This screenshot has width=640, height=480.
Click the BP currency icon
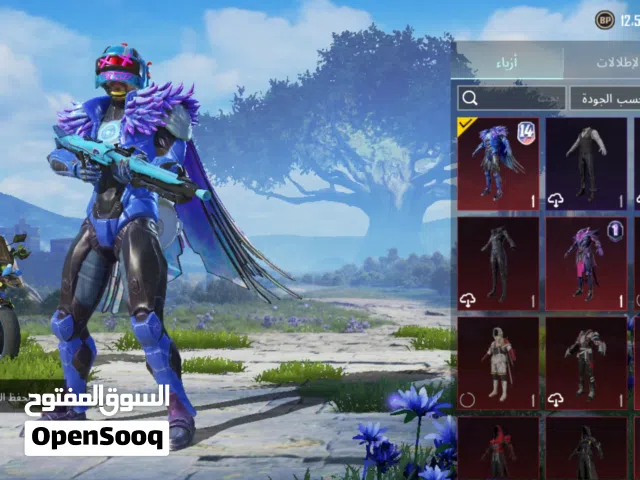click(605, 20)
